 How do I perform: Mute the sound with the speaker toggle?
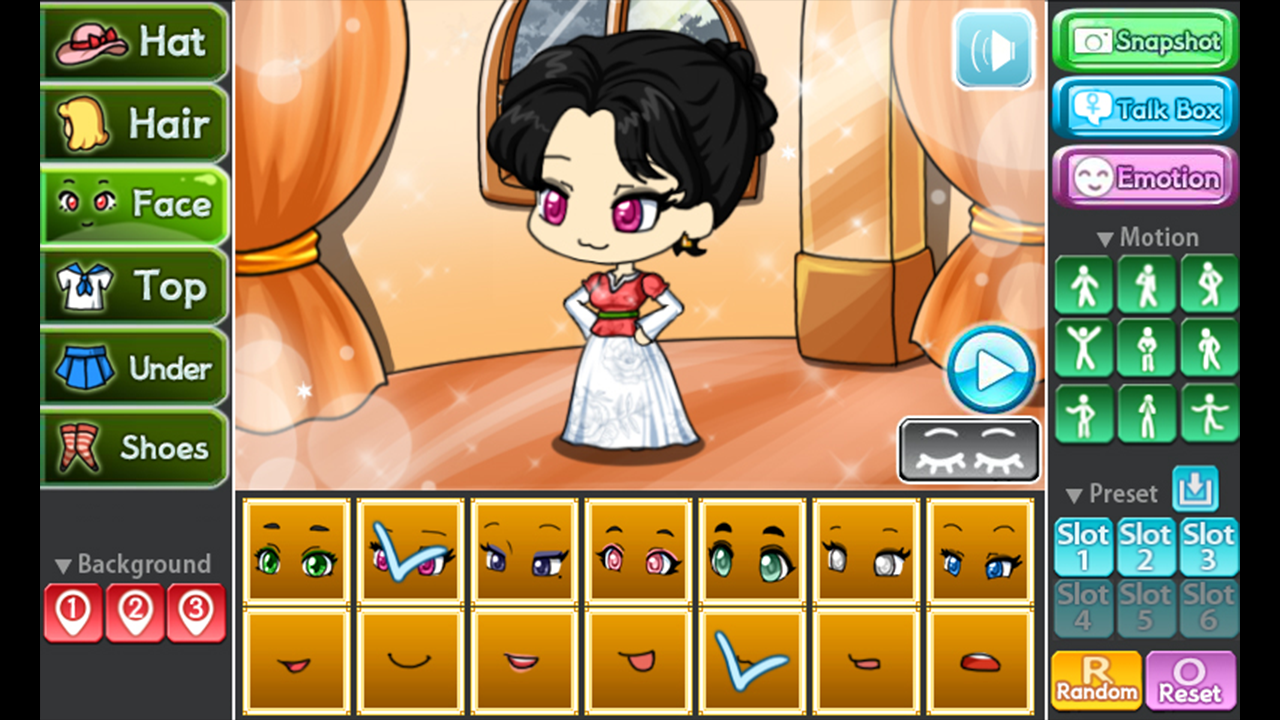click(993, 47)
